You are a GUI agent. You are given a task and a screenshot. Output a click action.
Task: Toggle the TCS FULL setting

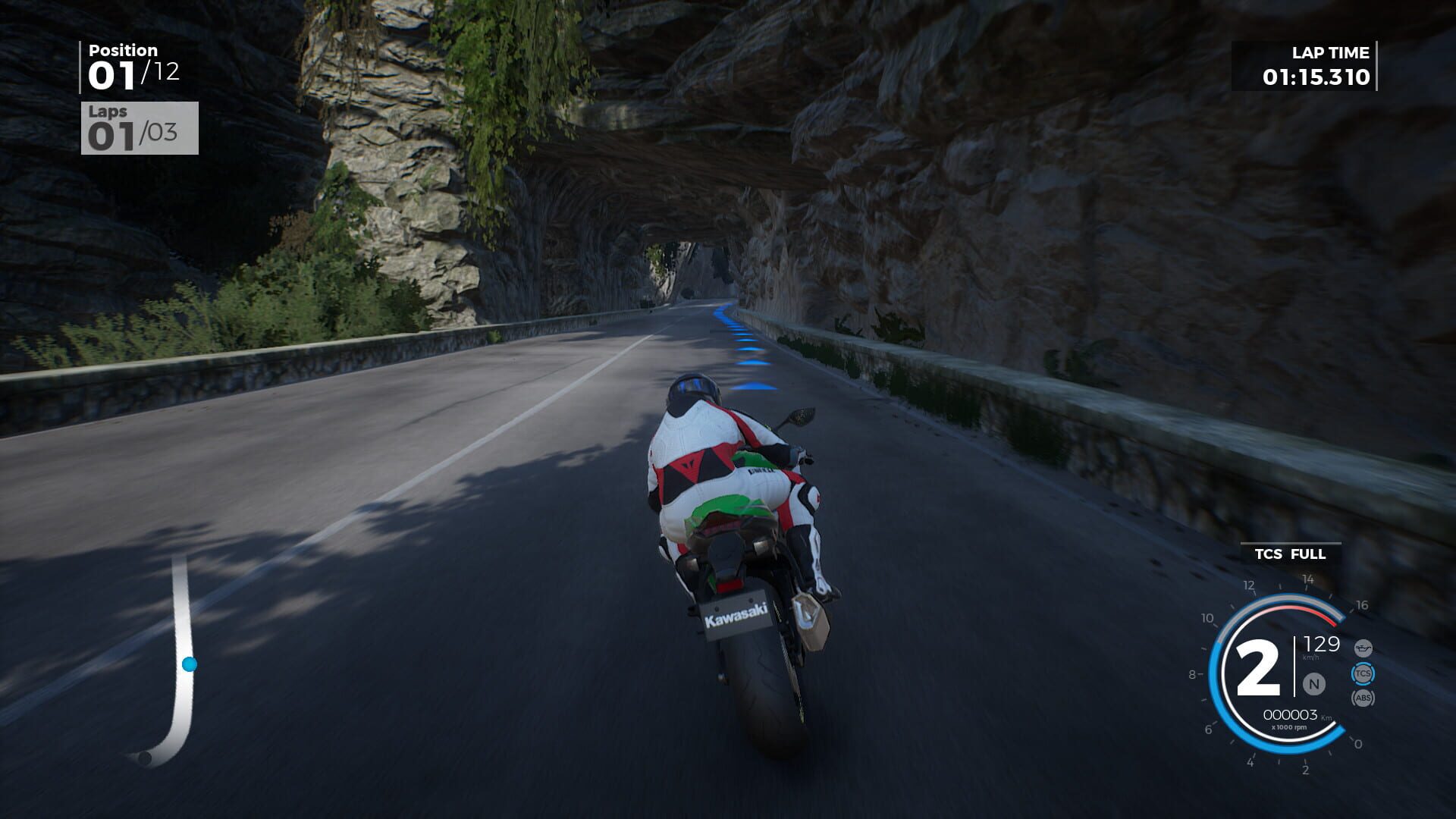(x=1290, y=554)
